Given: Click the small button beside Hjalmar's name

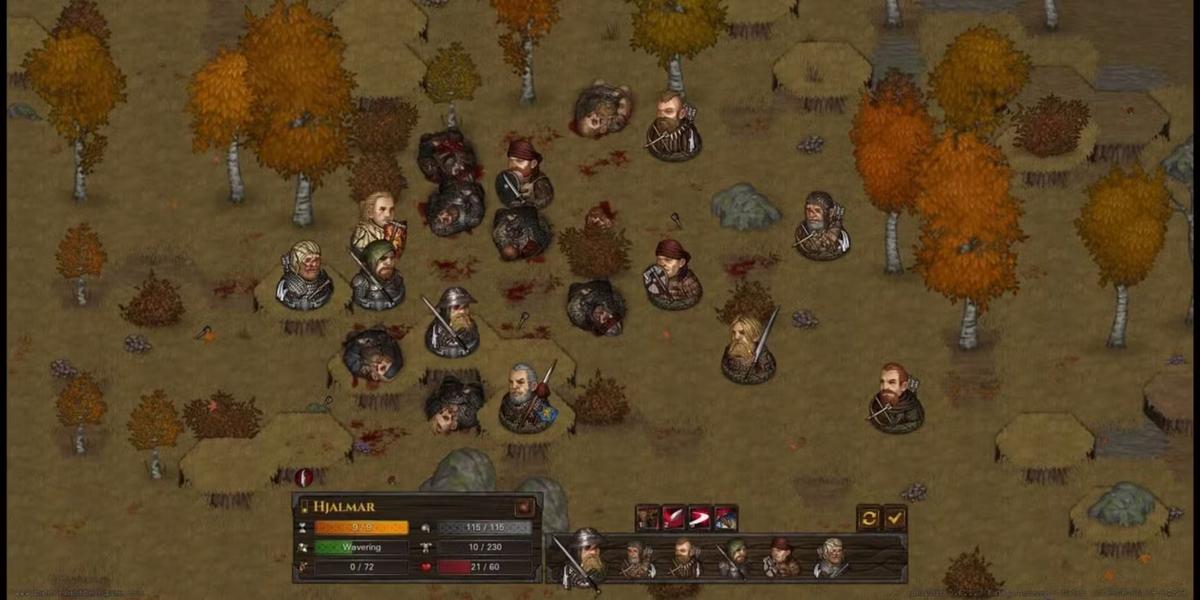Looking at the screenshot, I should pyautogui.click(x=523, y=507).
